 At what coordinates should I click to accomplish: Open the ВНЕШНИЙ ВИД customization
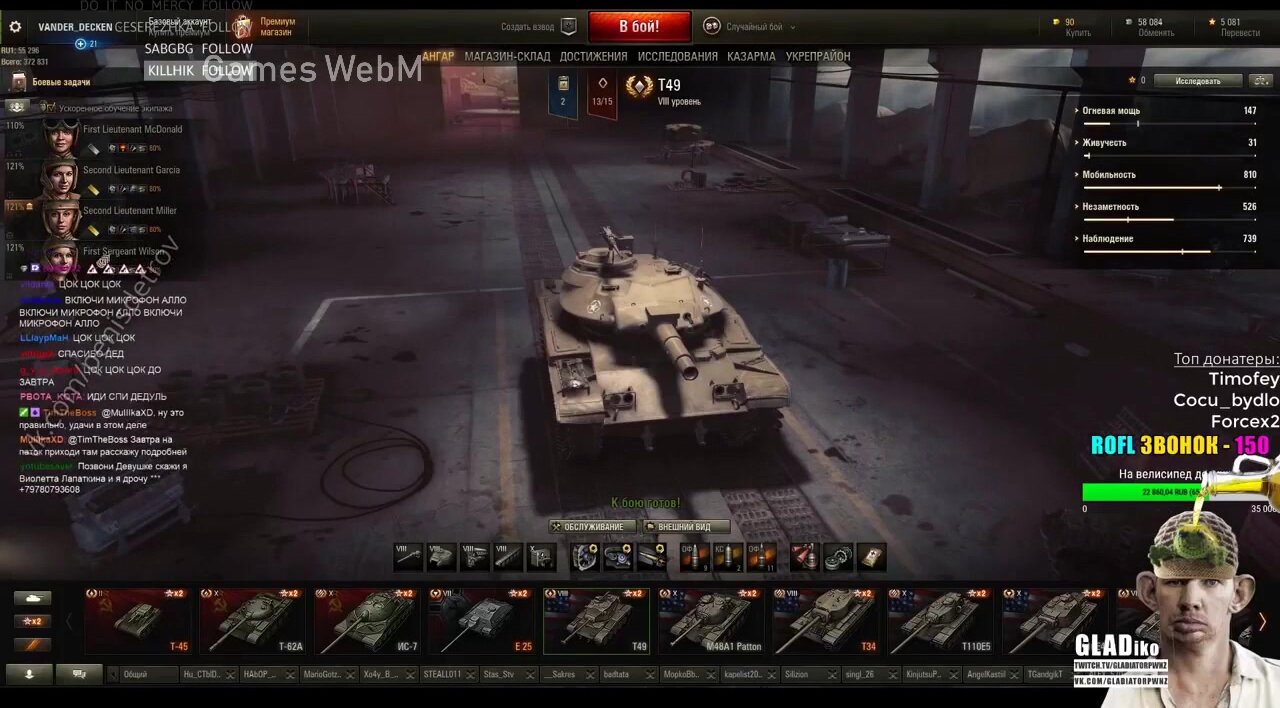point(685,527)
